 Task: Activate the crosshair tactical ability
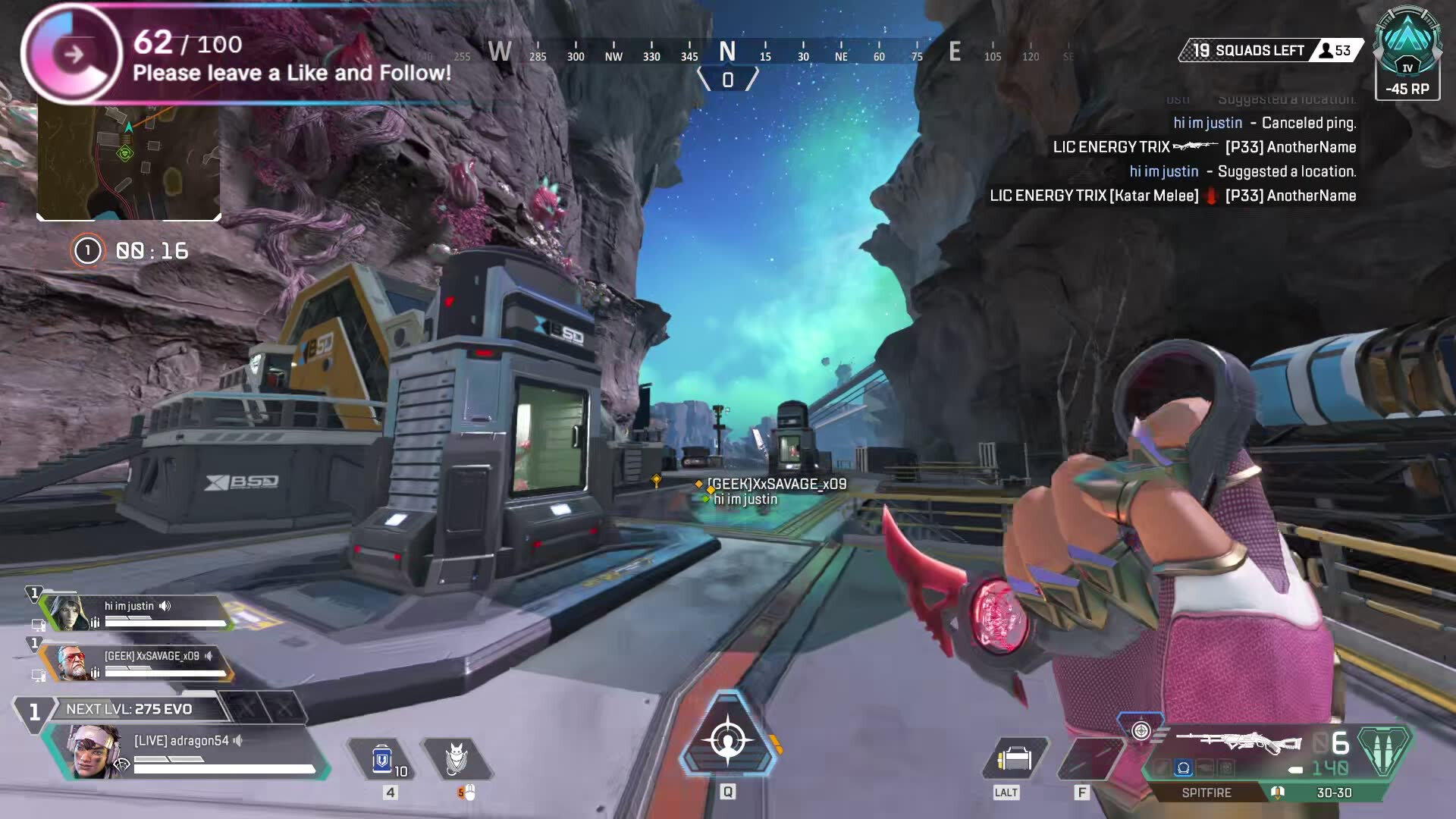coord(728,741)
